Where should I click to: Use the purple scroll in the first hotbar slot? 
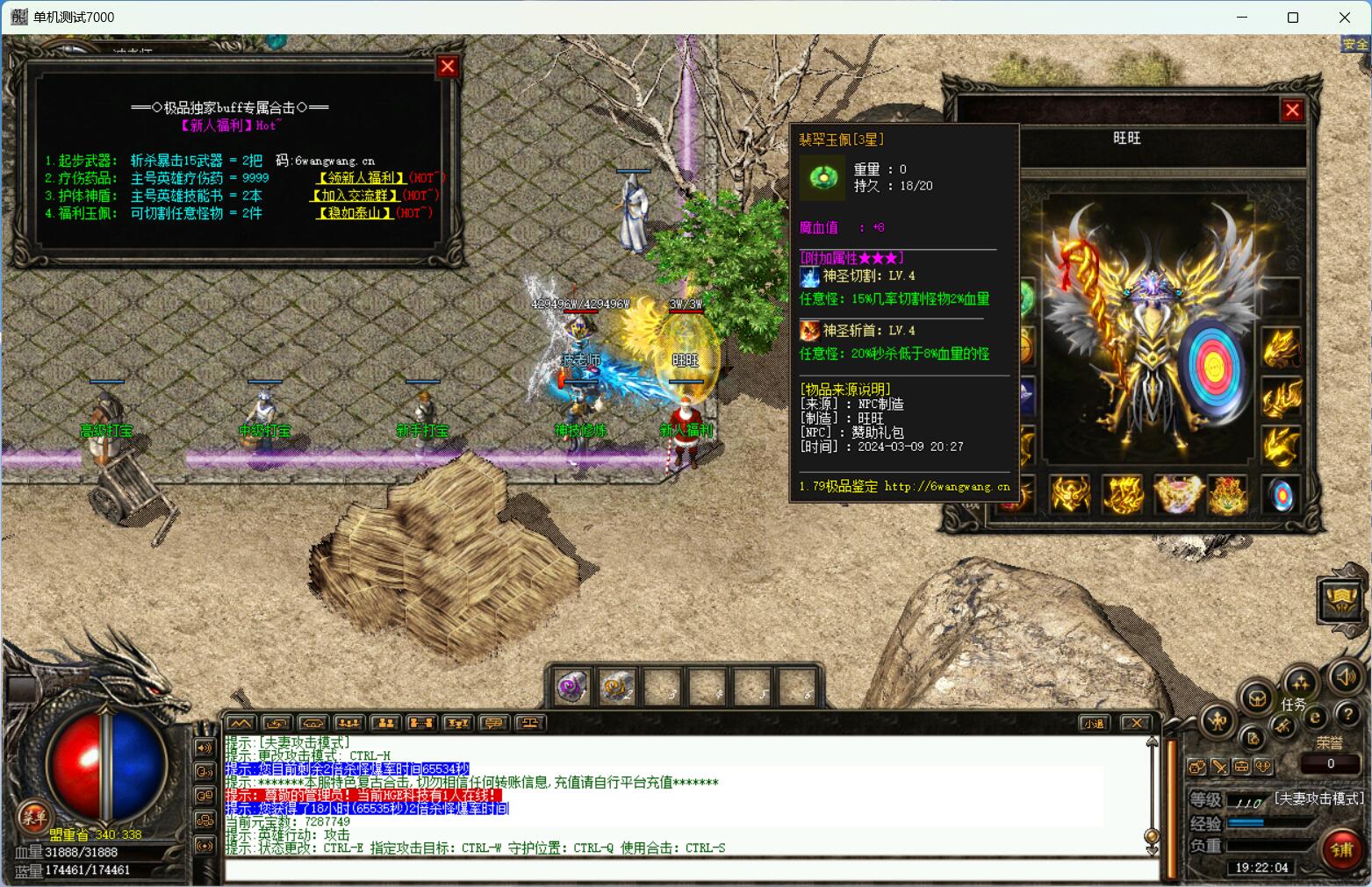(572, 687)
